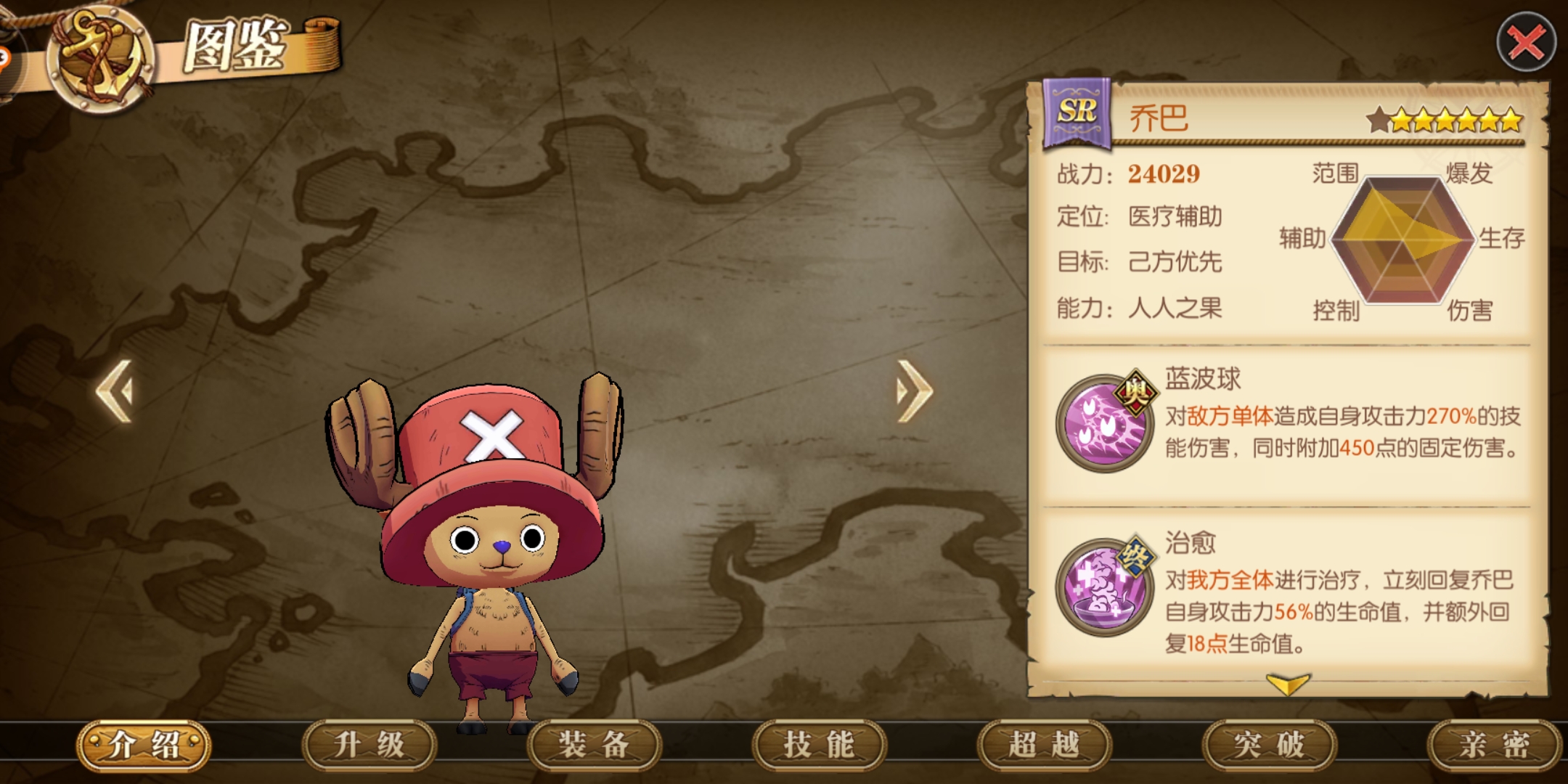Viewport: 1568px width, 784px height.
Task: Switch to the 介绍 tab
Action: pyautogui.click(x=144, y=745)
